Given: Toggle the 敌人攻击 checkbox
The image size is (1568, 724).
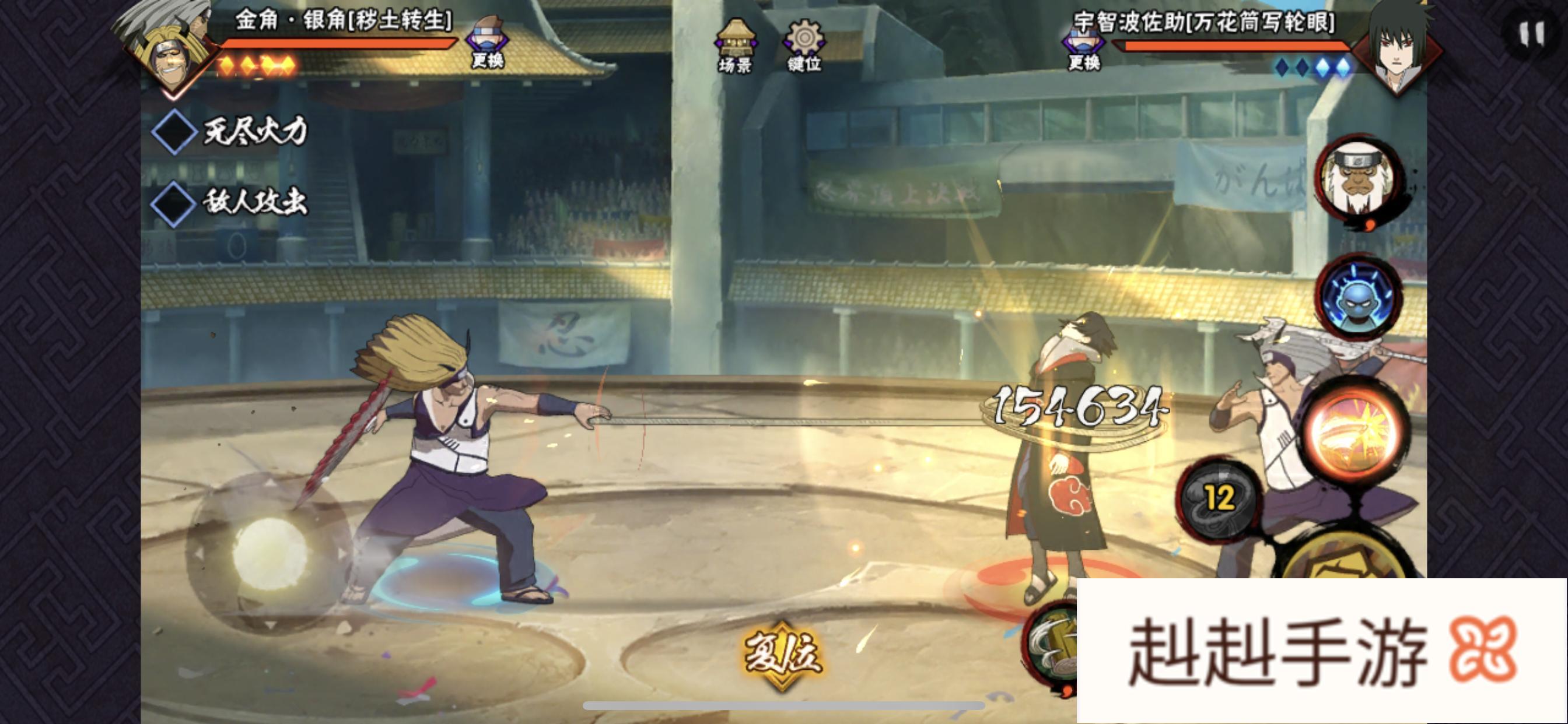Looking at the screenshot, I should pos(173,203).
